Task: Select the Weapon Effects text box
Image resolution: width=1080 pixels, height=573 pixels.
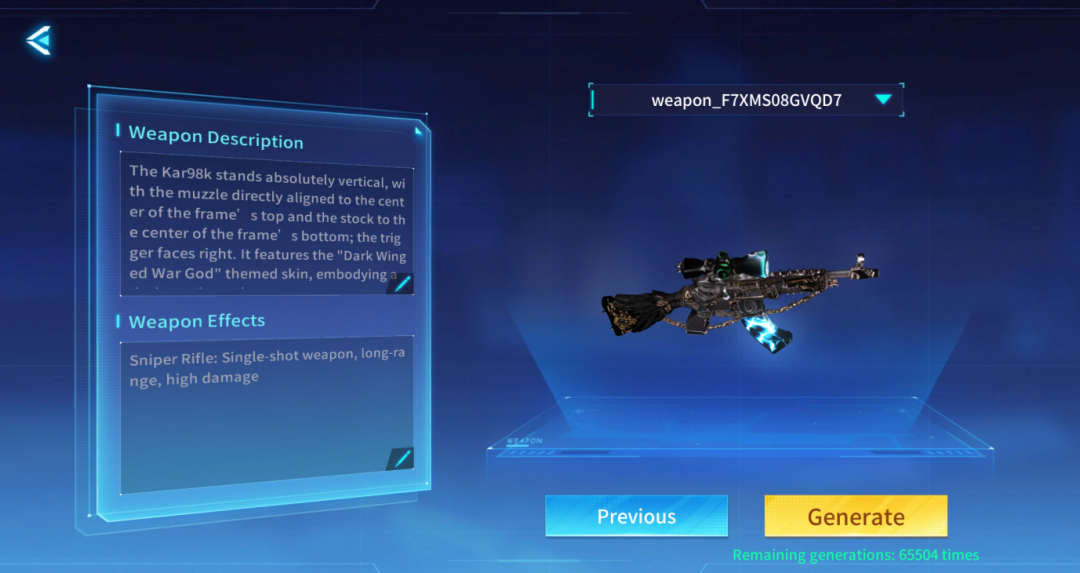Action: pos(266,410)
